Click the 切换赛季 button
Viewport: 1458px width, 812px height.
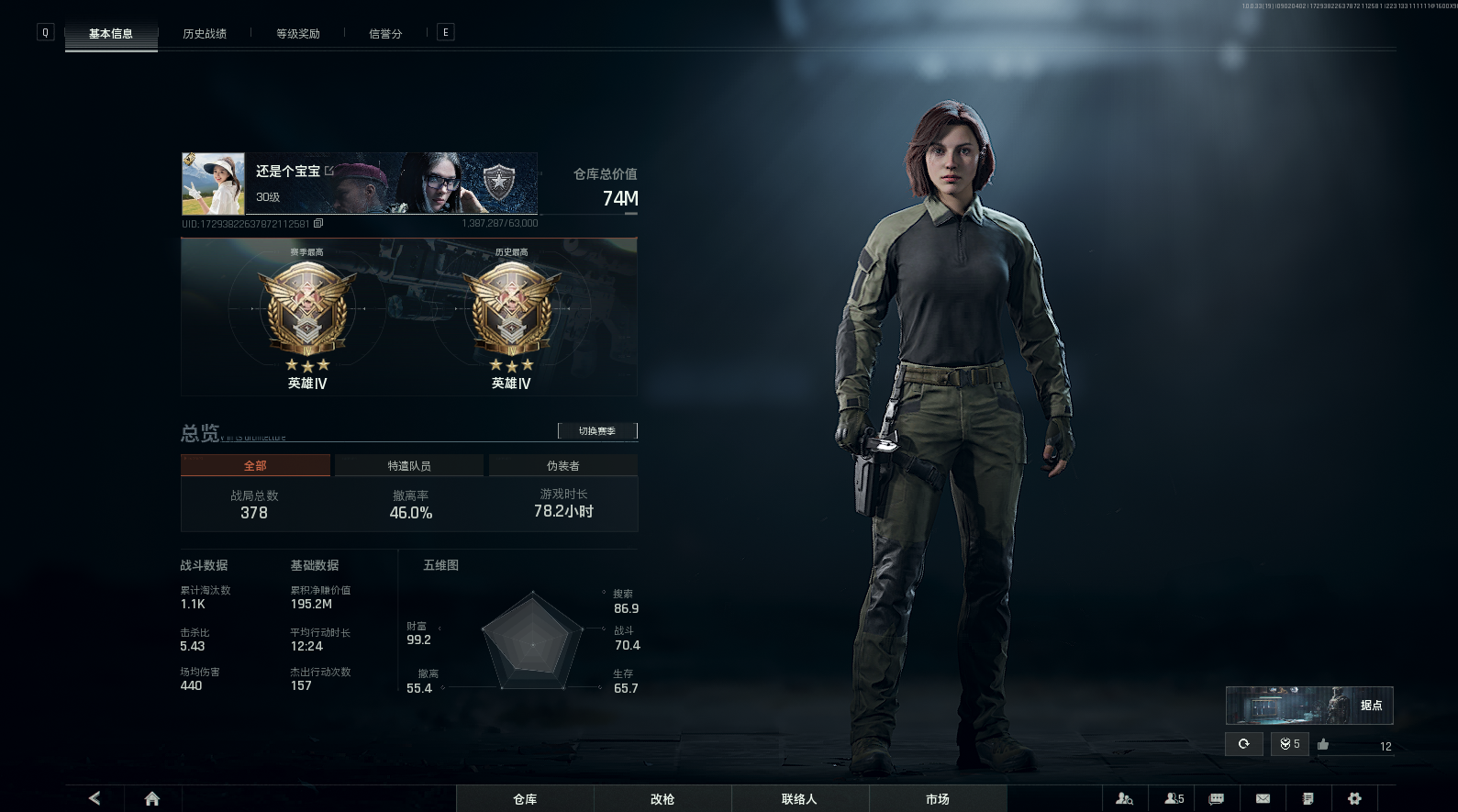(x=597, y=431)
